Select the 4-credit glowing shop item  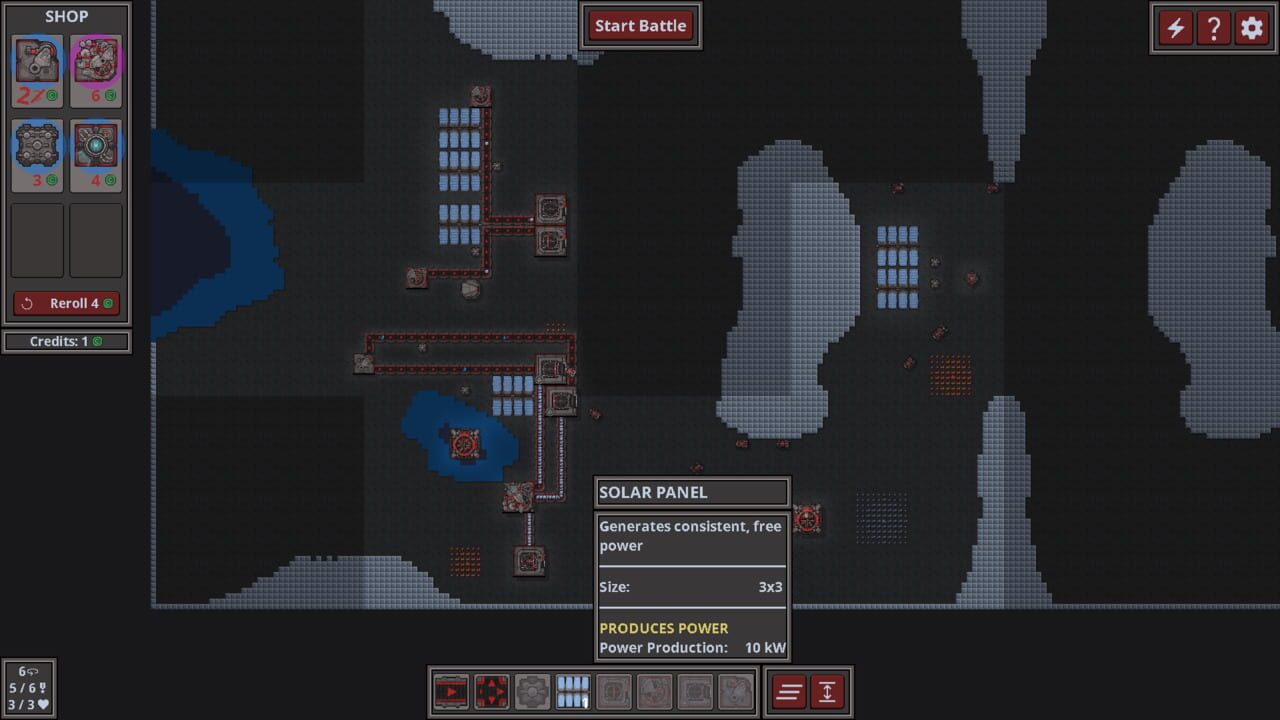(x=96, y=155)
